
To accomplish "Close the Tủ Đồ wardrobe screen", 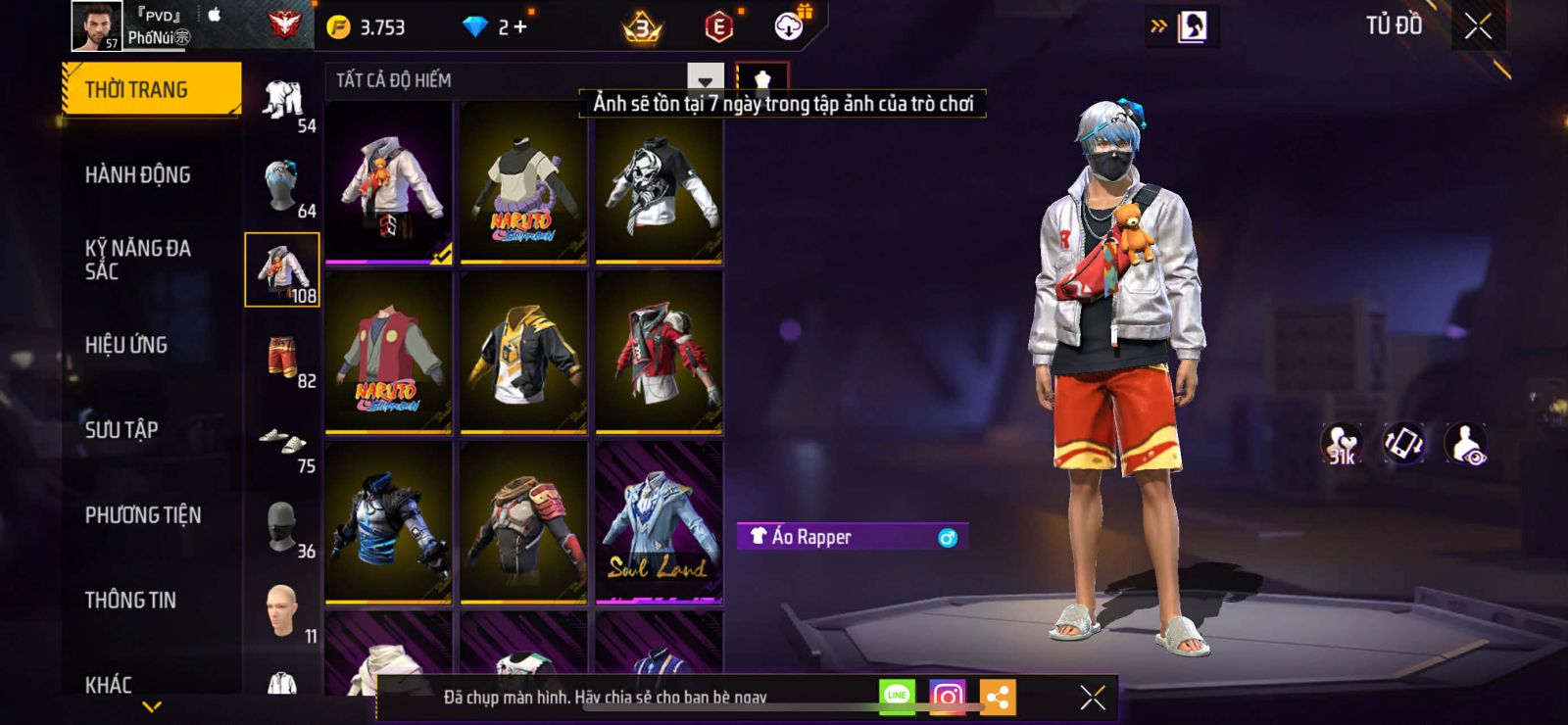I will pyautogui.click(x=1478, y=27).
